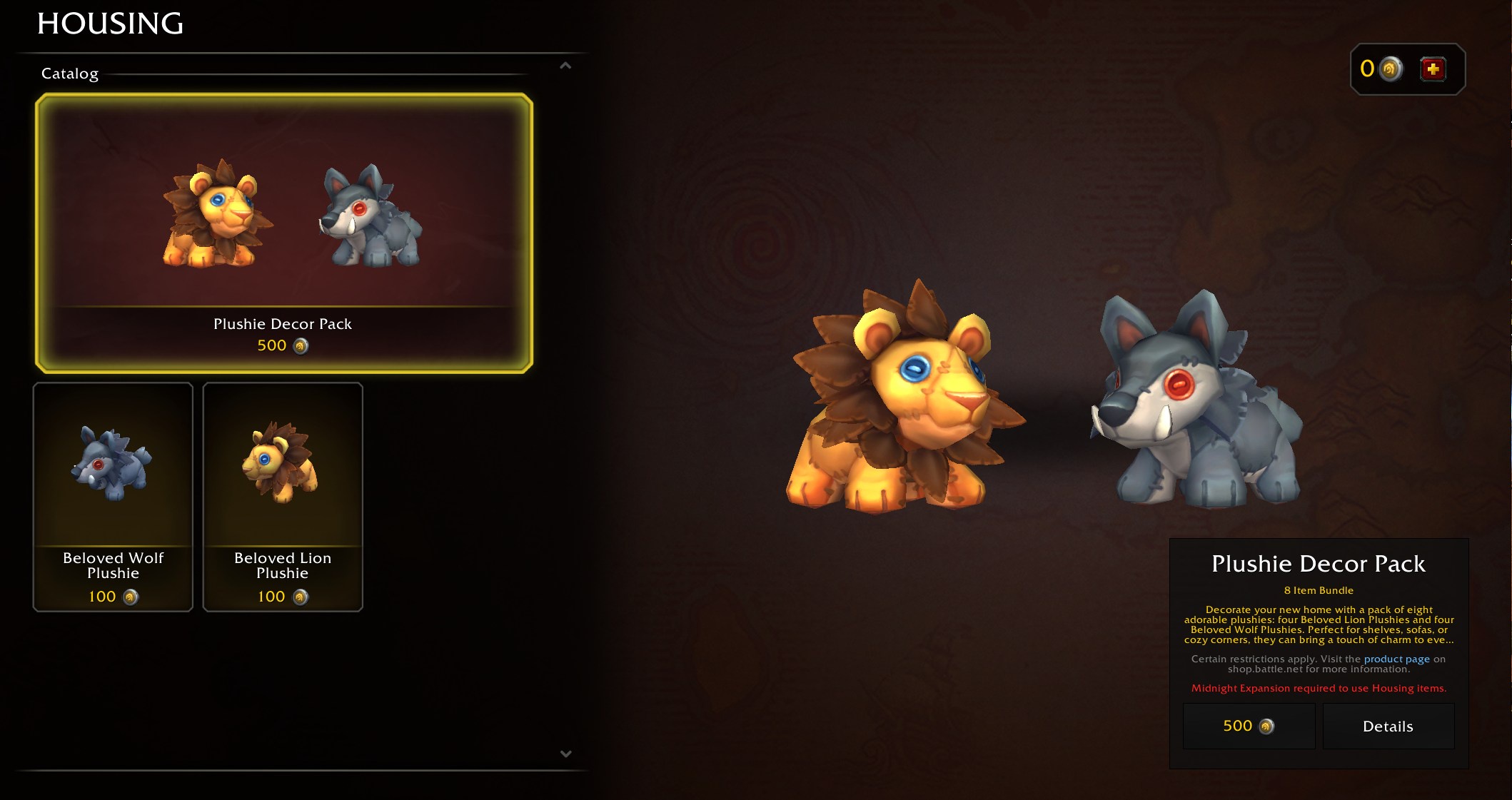Click the coin icon next to Beloved Wolf Plushie's price
The width and height of the screenshot is (1512, 800).
pyautogui.click(x=130, y=596)
